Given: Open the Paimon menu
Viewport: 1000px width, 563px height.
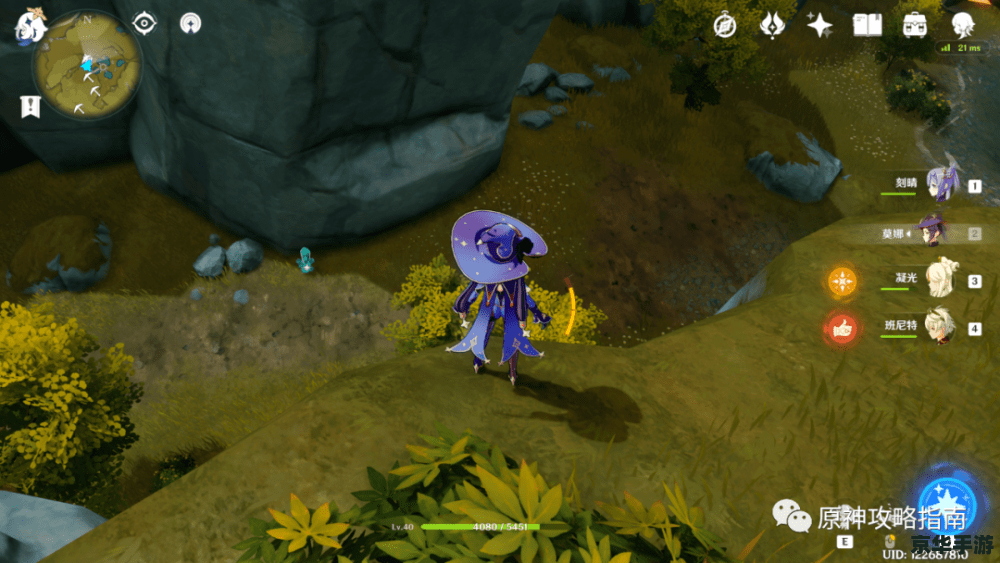Looking at the screenshot, I should [29, 24].
